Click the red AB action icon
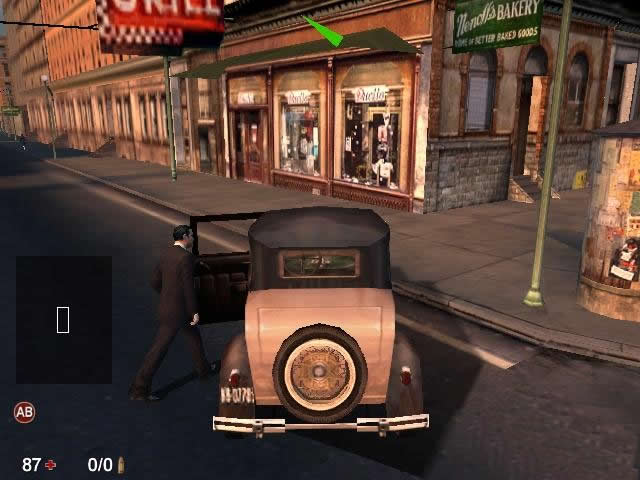 click(x=24, y=411)
